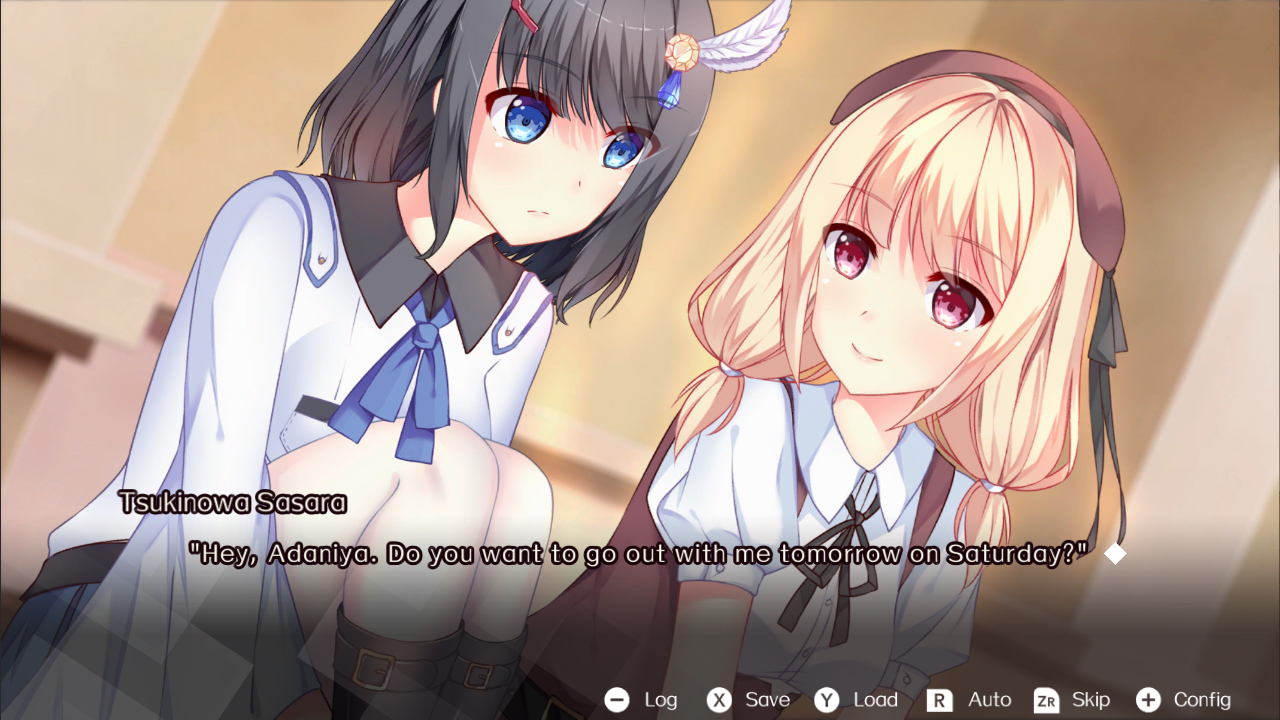Viewport: 1280px width, 720px height.
Task: Enable Auto text playback
Action: [989, 700]
